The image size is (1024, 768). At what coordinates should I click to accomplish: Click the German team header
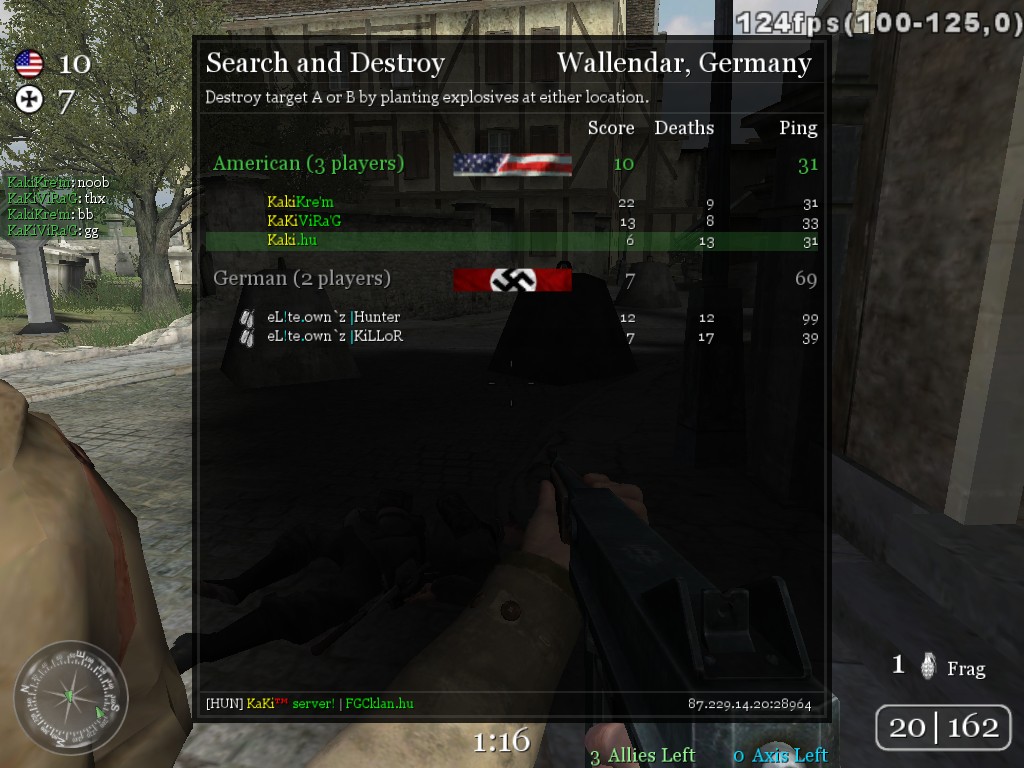301,278
